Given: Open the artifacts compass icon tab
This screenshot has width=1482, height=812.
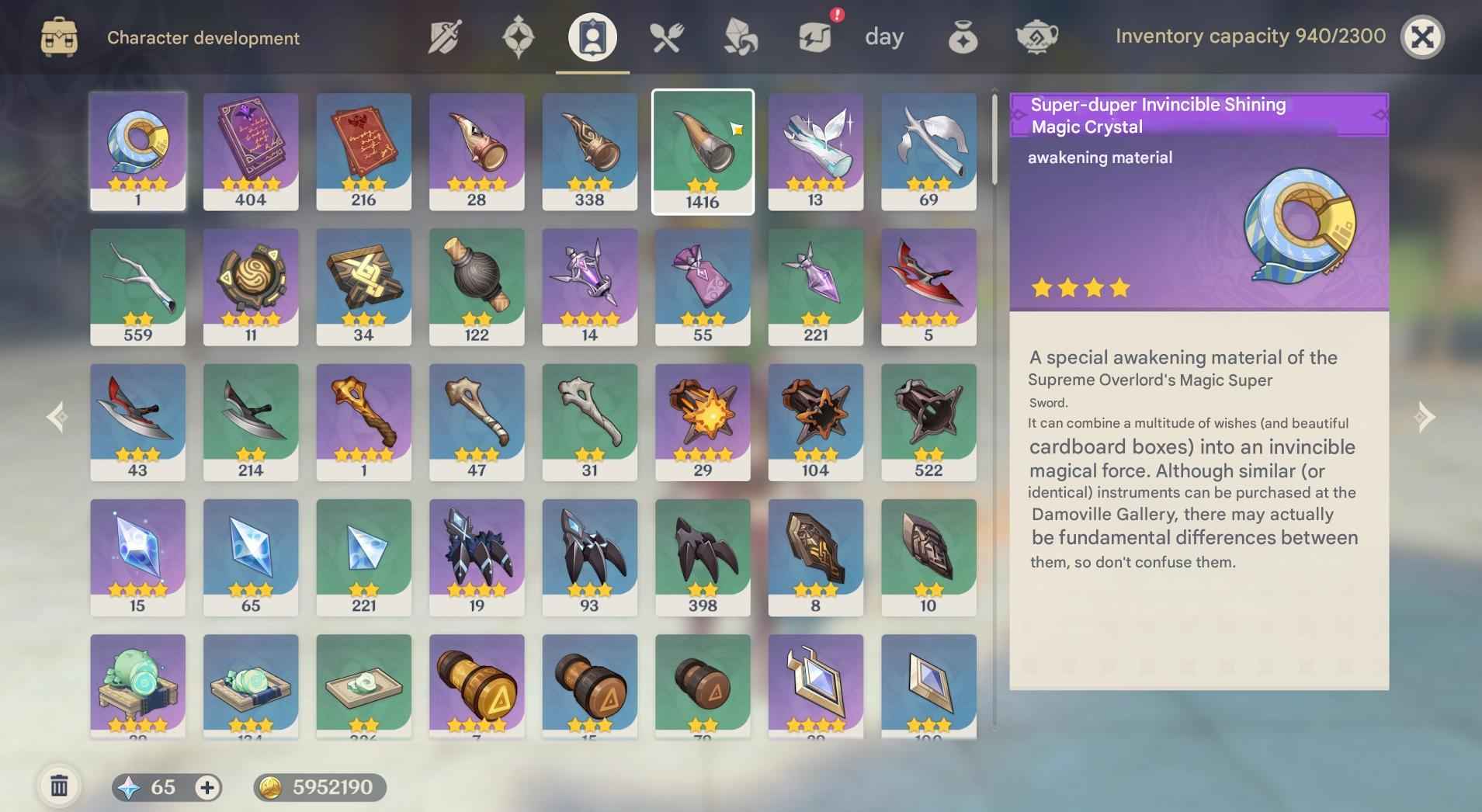Looking at the screenshot, I should [x=519, y=36].
